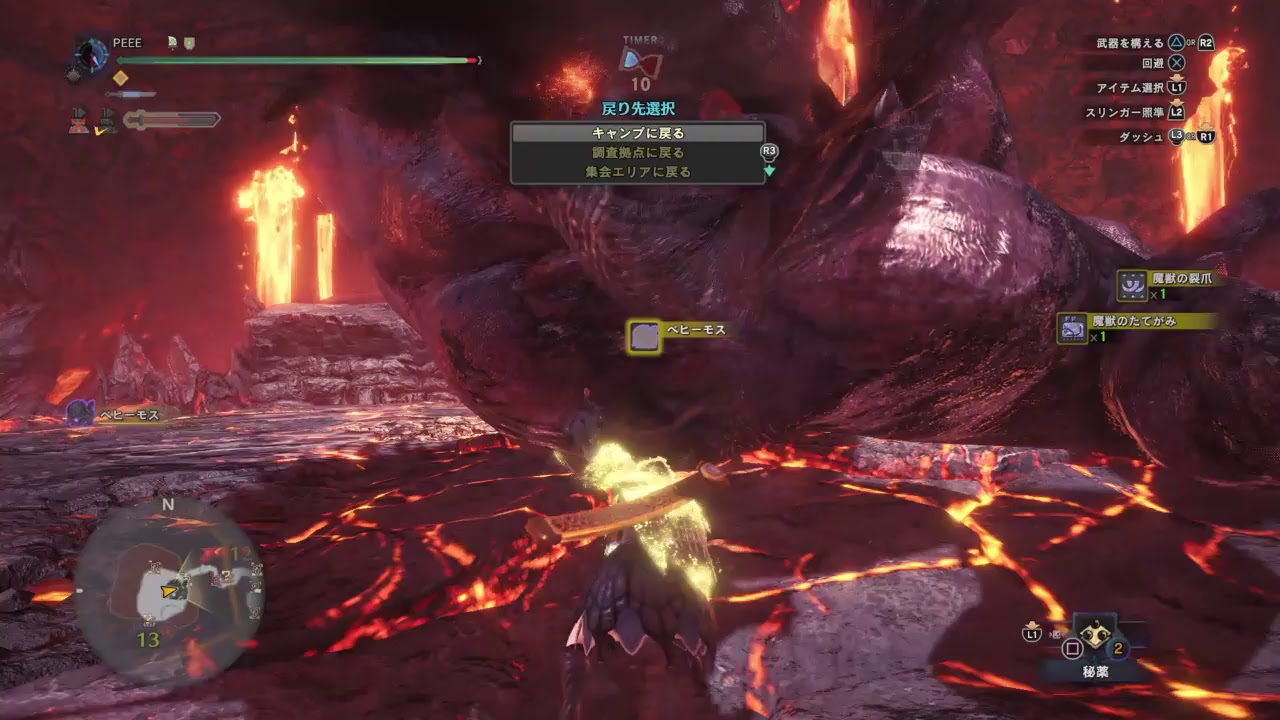
Task: Click the shield buff icon next to PEEE
Action: tap(189, 44)
